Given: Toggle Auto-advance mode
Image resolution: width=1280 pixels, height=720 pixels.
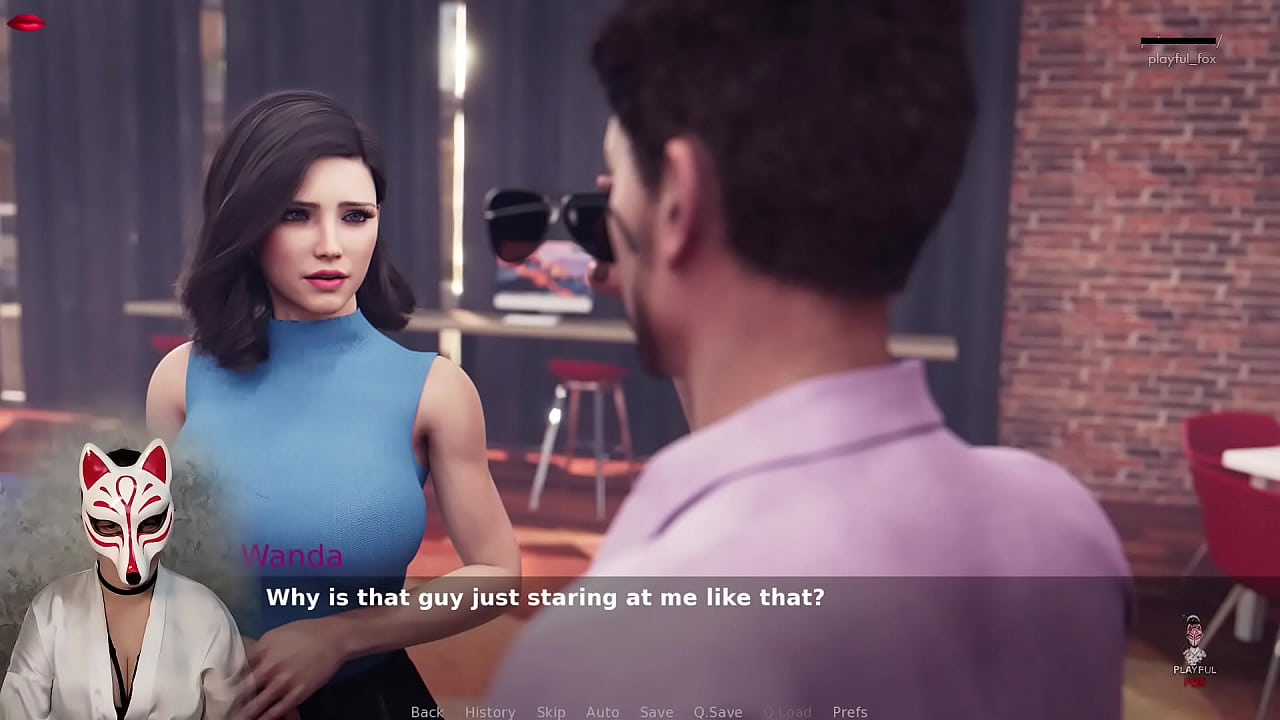Looking at the screenshot, I should [x=603, y=712].
